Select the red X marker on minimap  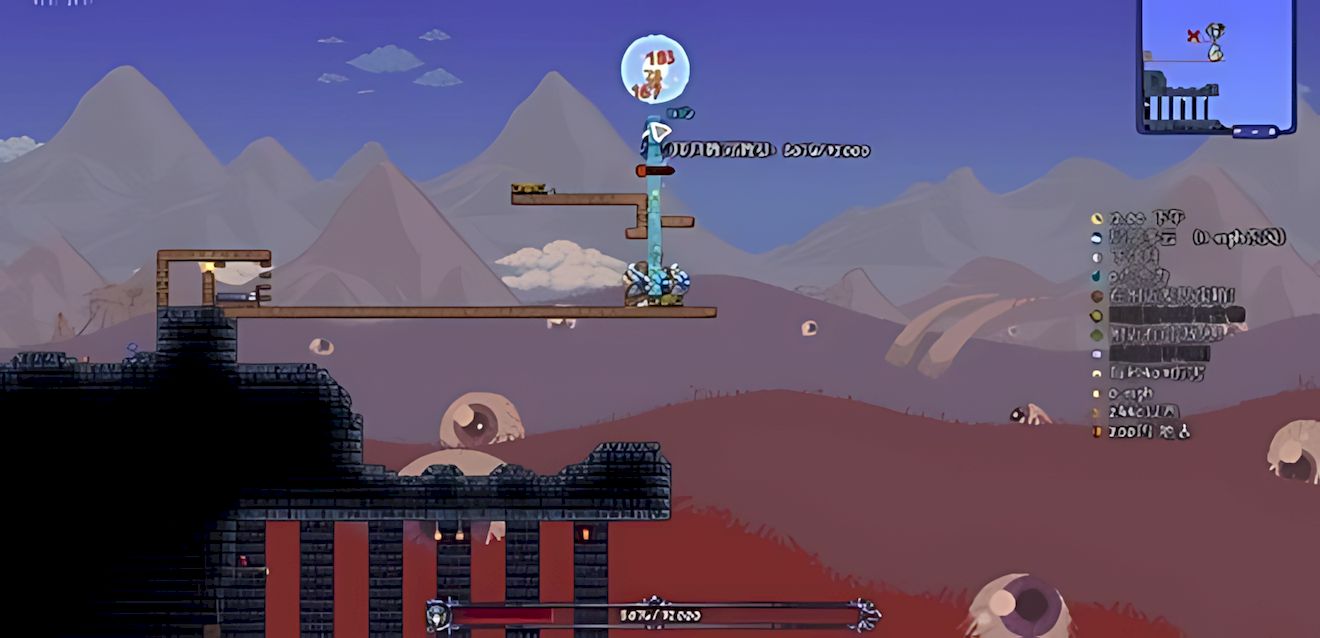click(x=1193, y=36)
